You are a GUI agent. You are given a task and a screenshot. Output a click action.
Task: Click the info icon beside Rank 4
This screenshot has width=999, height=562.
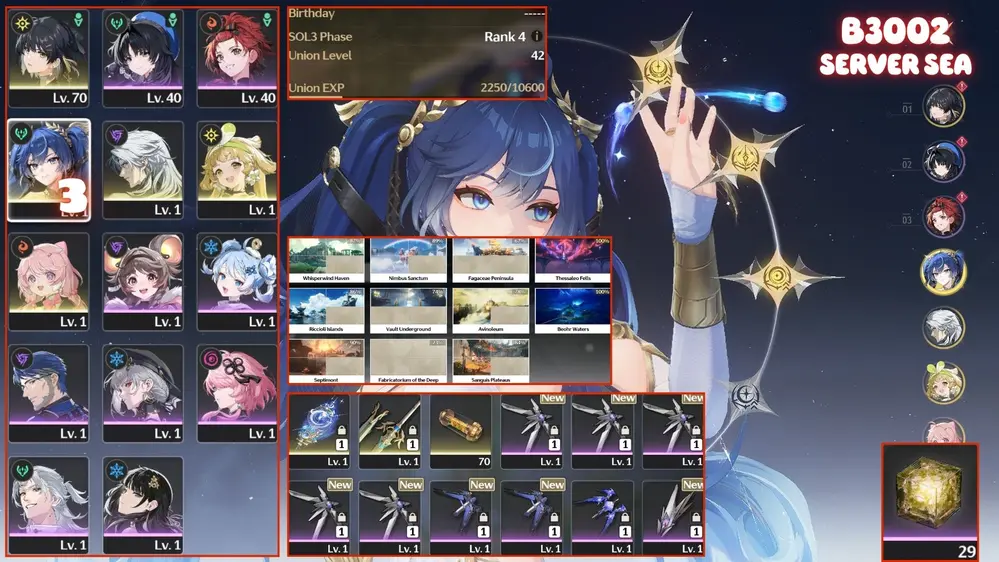[537, 37]
